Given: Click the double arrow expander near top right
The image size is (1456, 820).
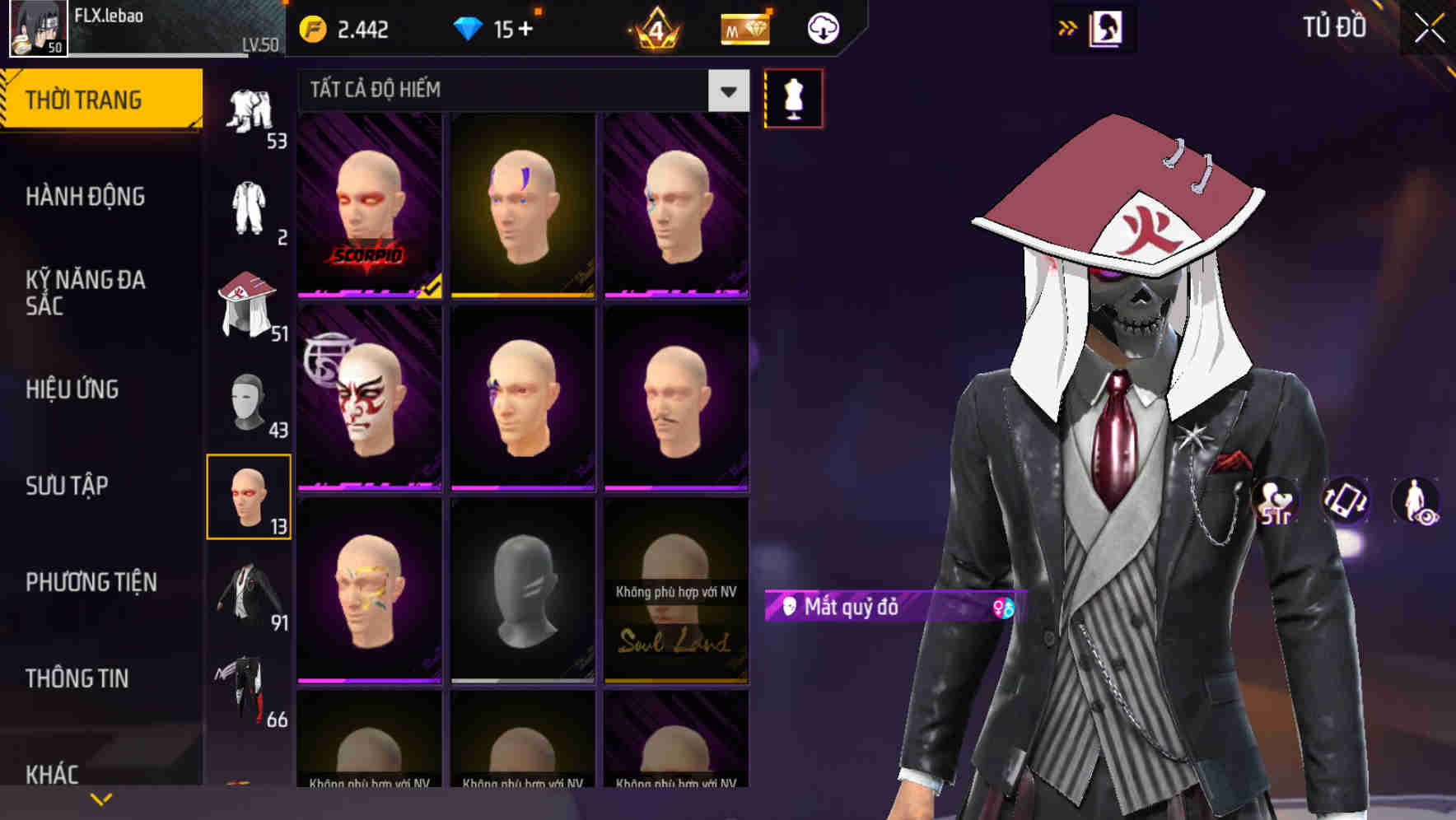Looking at the screenshot, I should click(x=1066, y=27).
